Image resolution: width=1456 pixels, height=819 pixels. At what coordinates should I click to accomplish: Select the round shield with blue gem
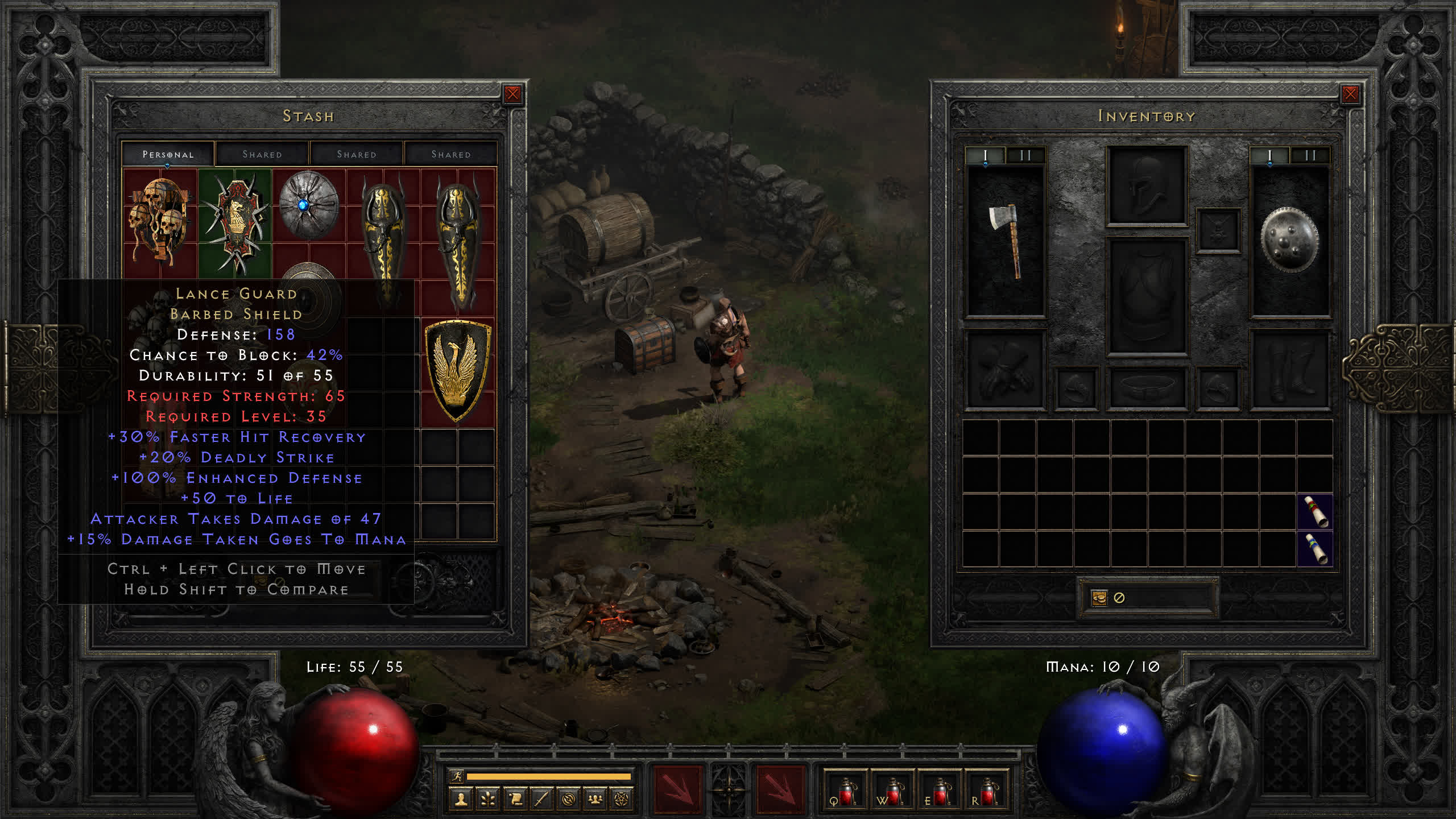coord(308,206)
